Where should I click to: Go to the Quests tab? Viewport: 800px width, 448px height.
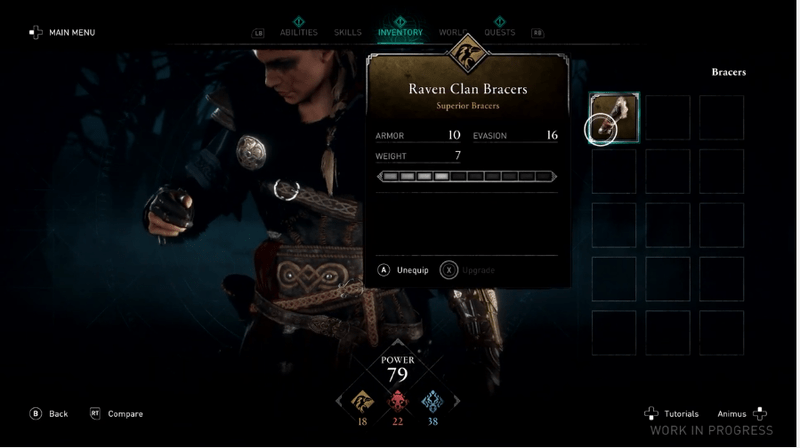coord(499,32)
